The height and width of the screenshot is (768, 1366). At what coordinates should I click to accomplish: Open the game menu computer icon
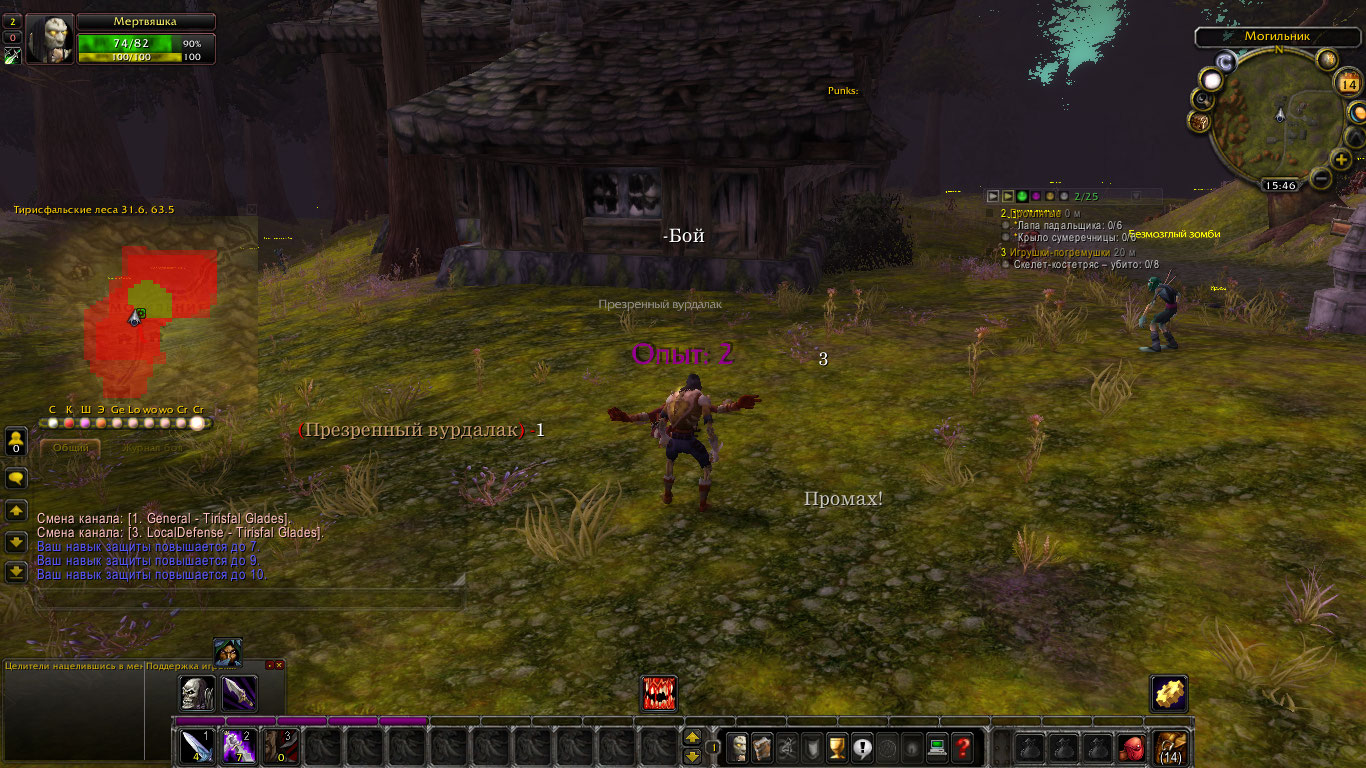pos(937,747)
